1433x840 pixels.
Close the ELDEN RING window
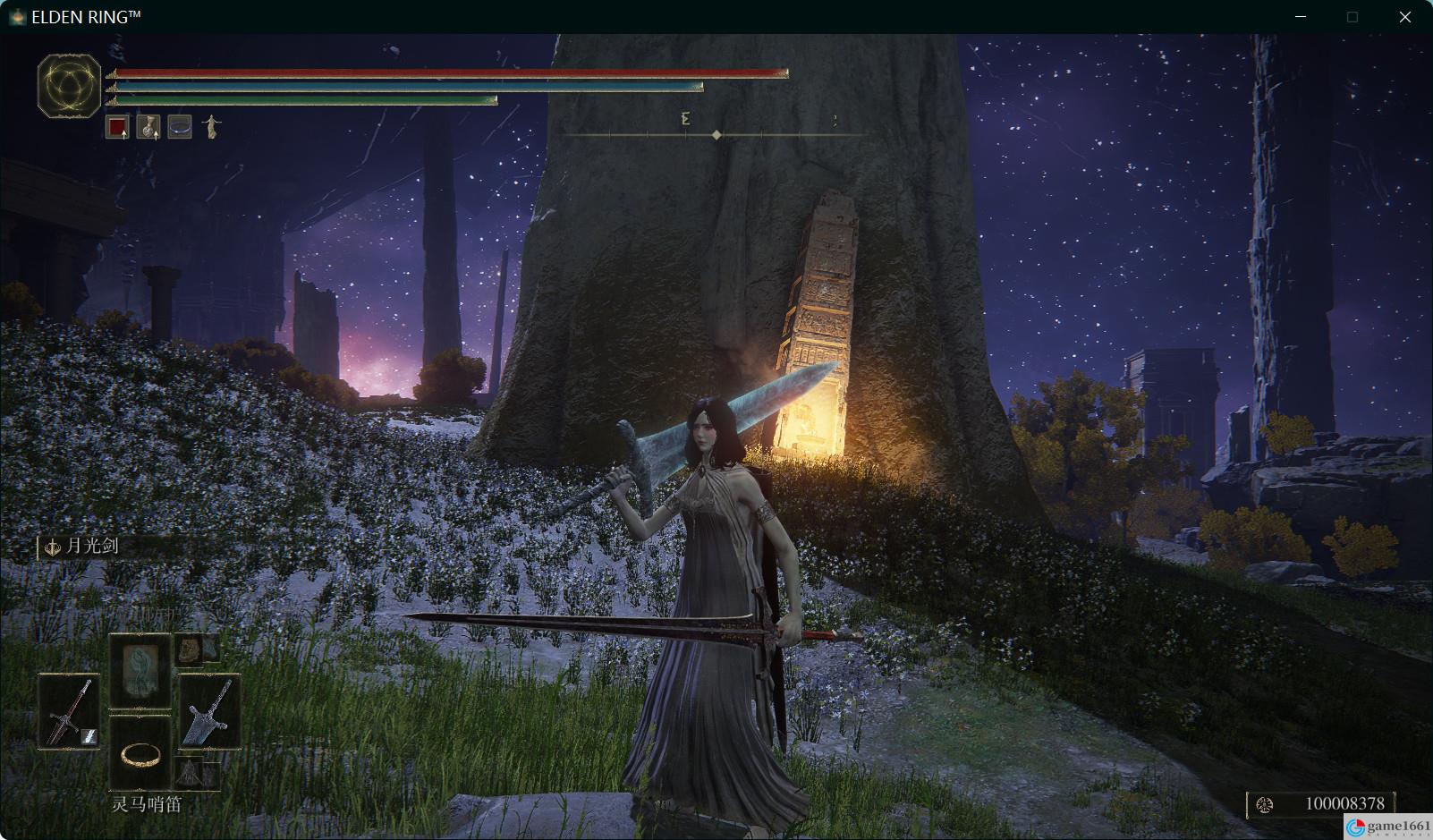[1404, 17]
